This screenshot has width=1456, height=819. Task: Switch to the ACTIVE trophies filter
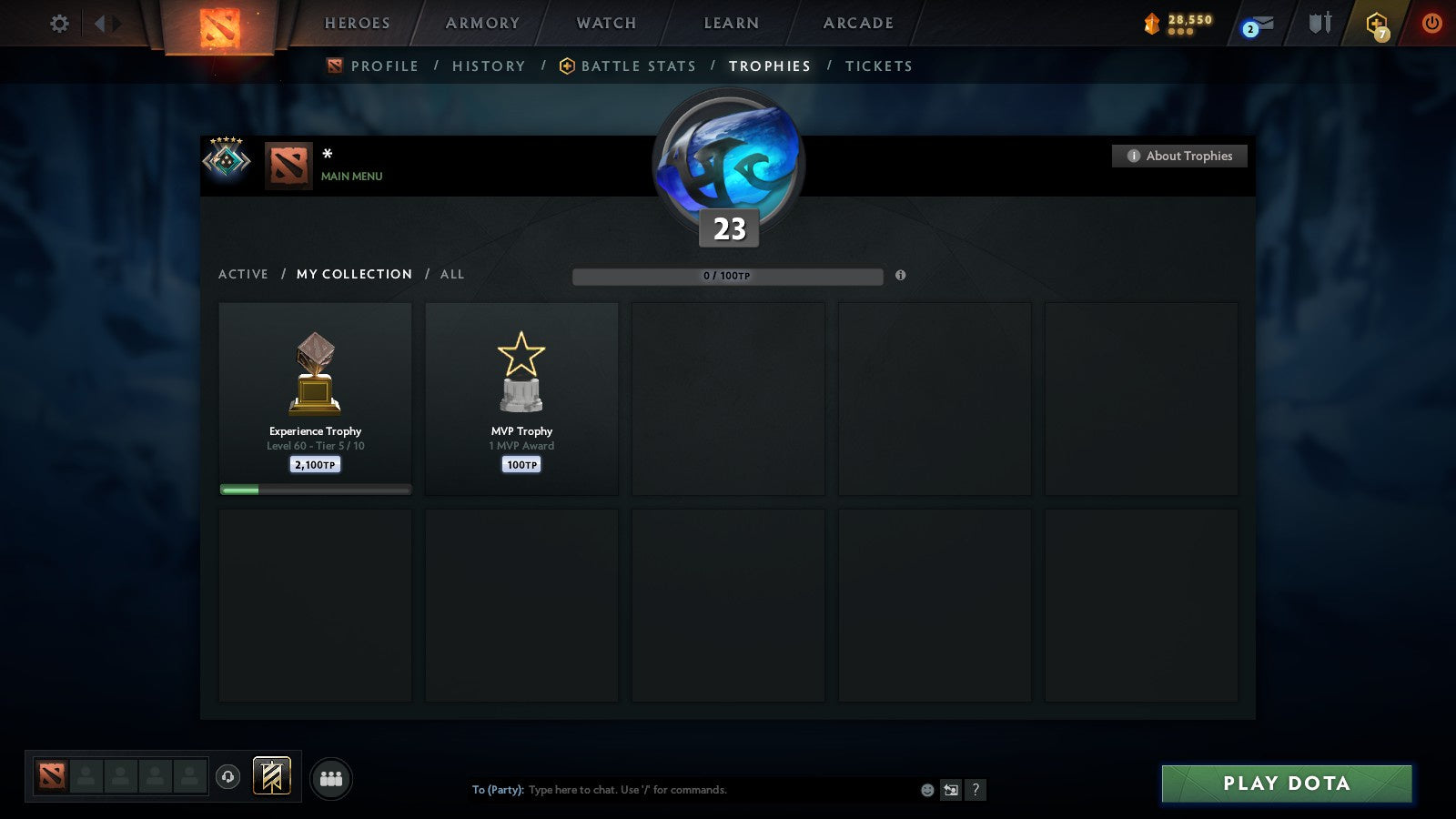pyautogui.click(x=244, y=274)
